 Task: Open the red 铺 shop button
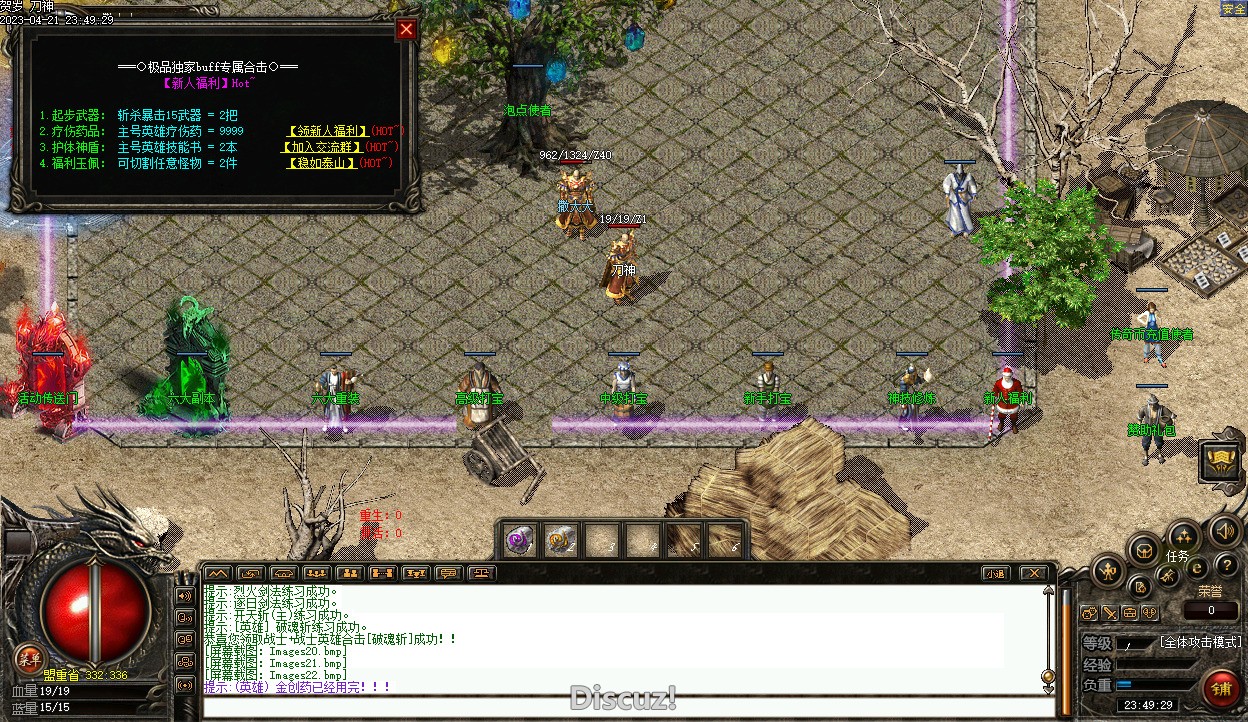pyautogui.click(x=1220, y=689)
